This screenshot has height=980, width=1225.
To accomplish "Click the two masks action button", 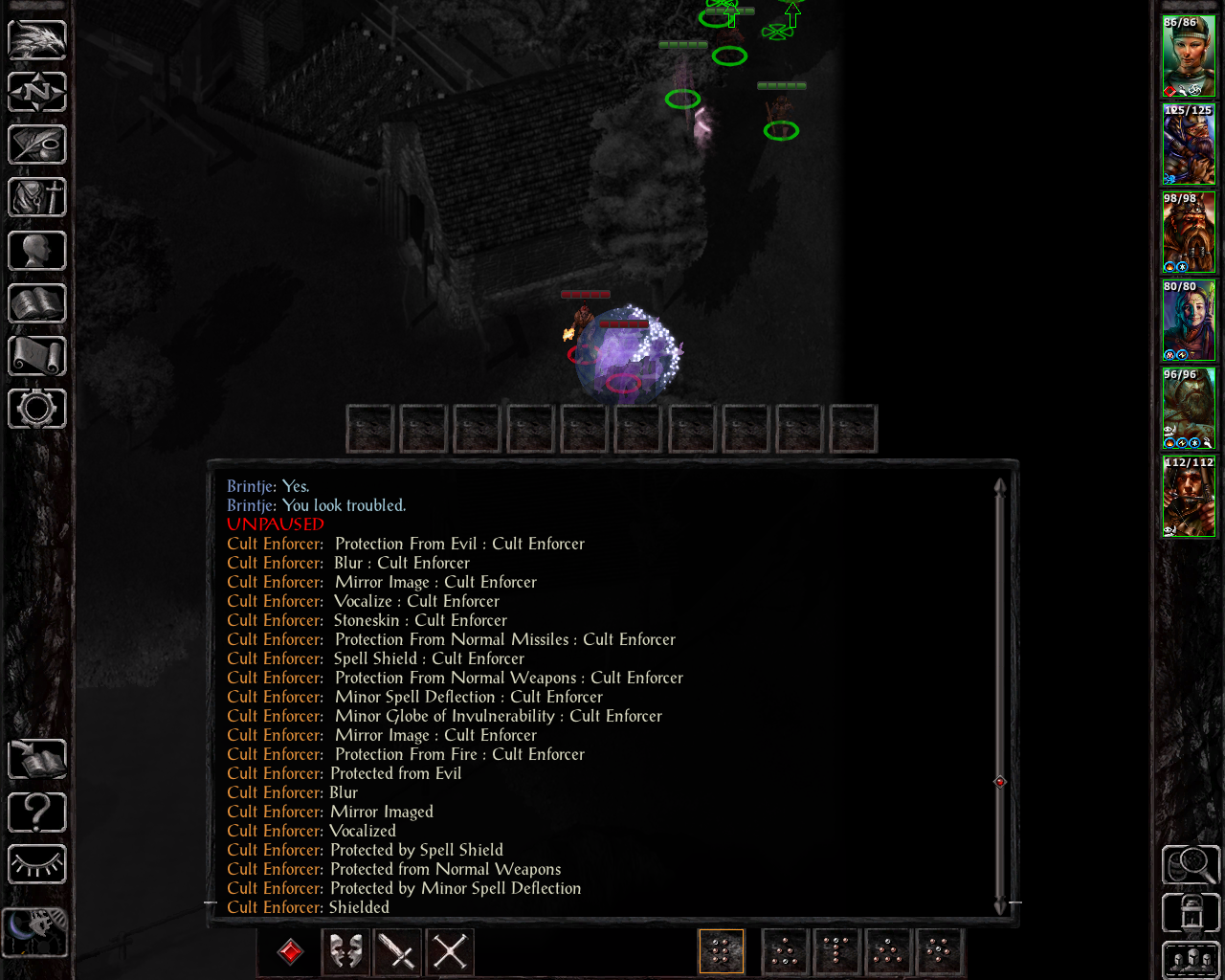I will click(345, 951).
